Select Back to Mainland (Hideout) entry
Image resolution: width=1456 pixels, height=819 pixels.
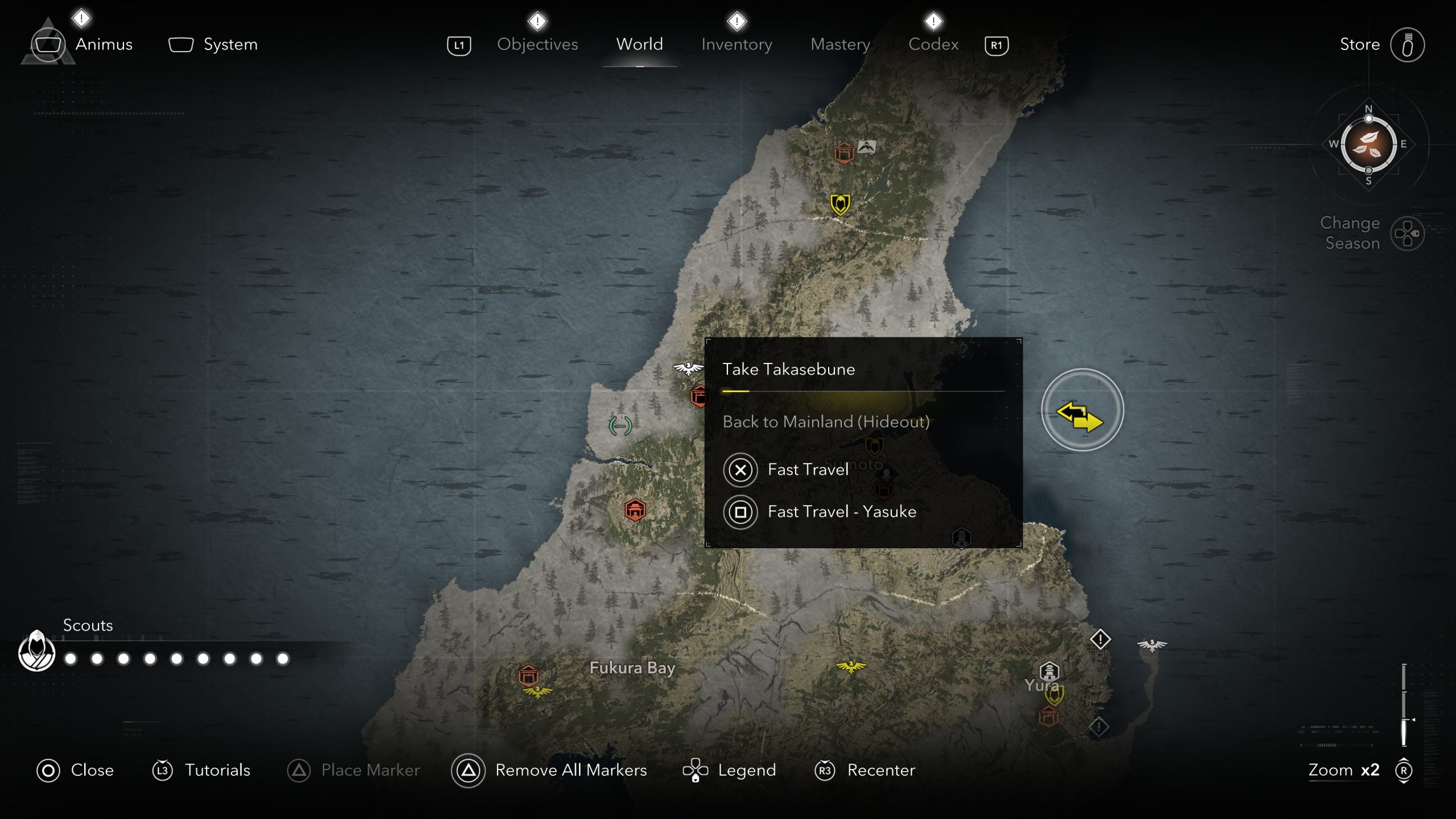[x=826, y=422]
